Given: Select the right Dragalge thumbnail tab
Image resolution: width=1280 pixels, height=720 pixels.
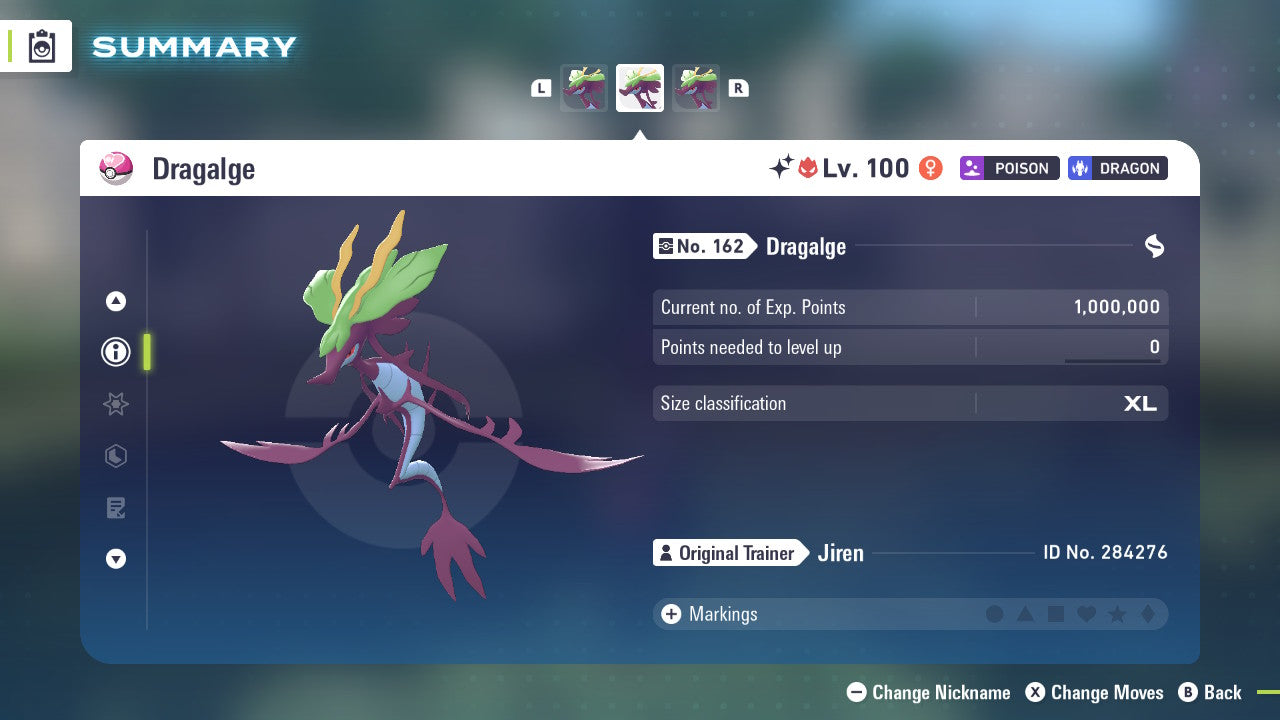Looking at the screenshot, I should (x=696, y=87).
